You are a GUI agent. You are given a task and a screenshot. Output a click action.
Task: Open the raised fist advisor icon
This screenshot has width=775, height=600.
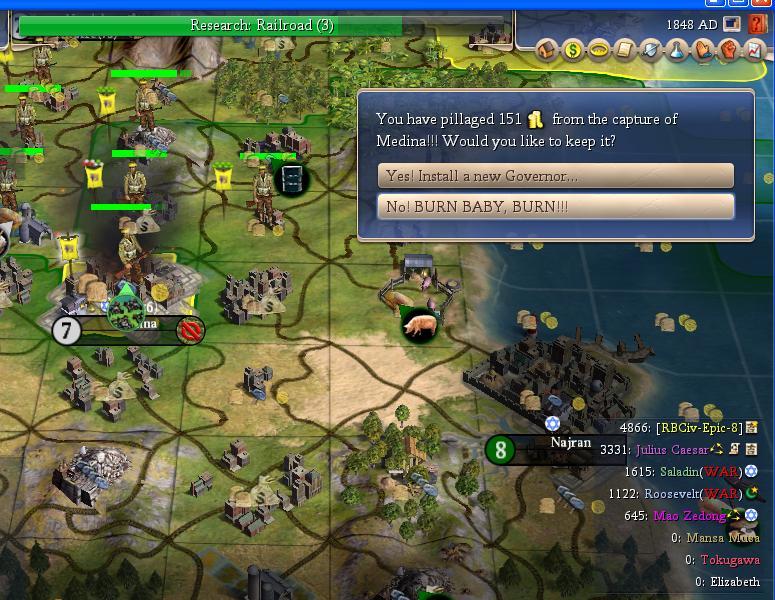[x=729, y=49]
